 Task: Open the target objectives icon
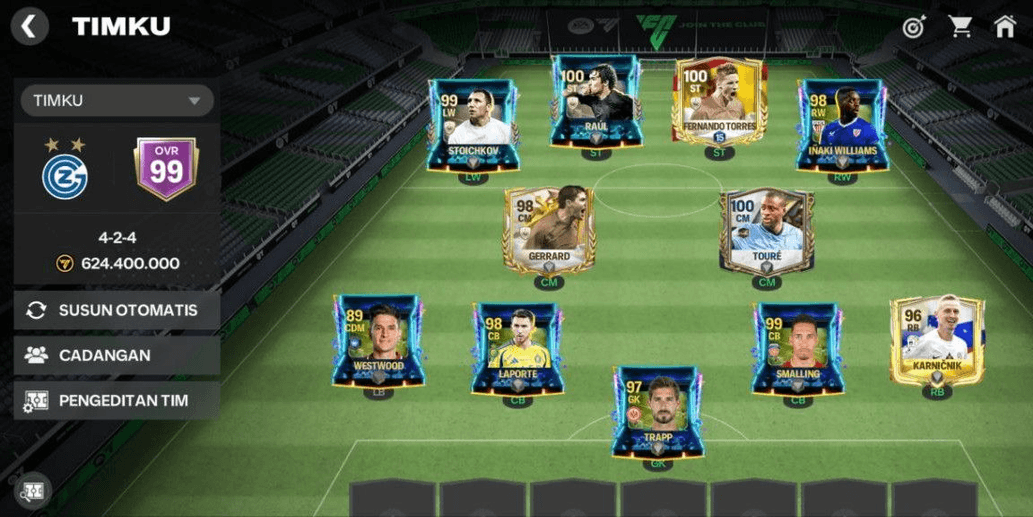pyautogui.click(x=913, y=27)
